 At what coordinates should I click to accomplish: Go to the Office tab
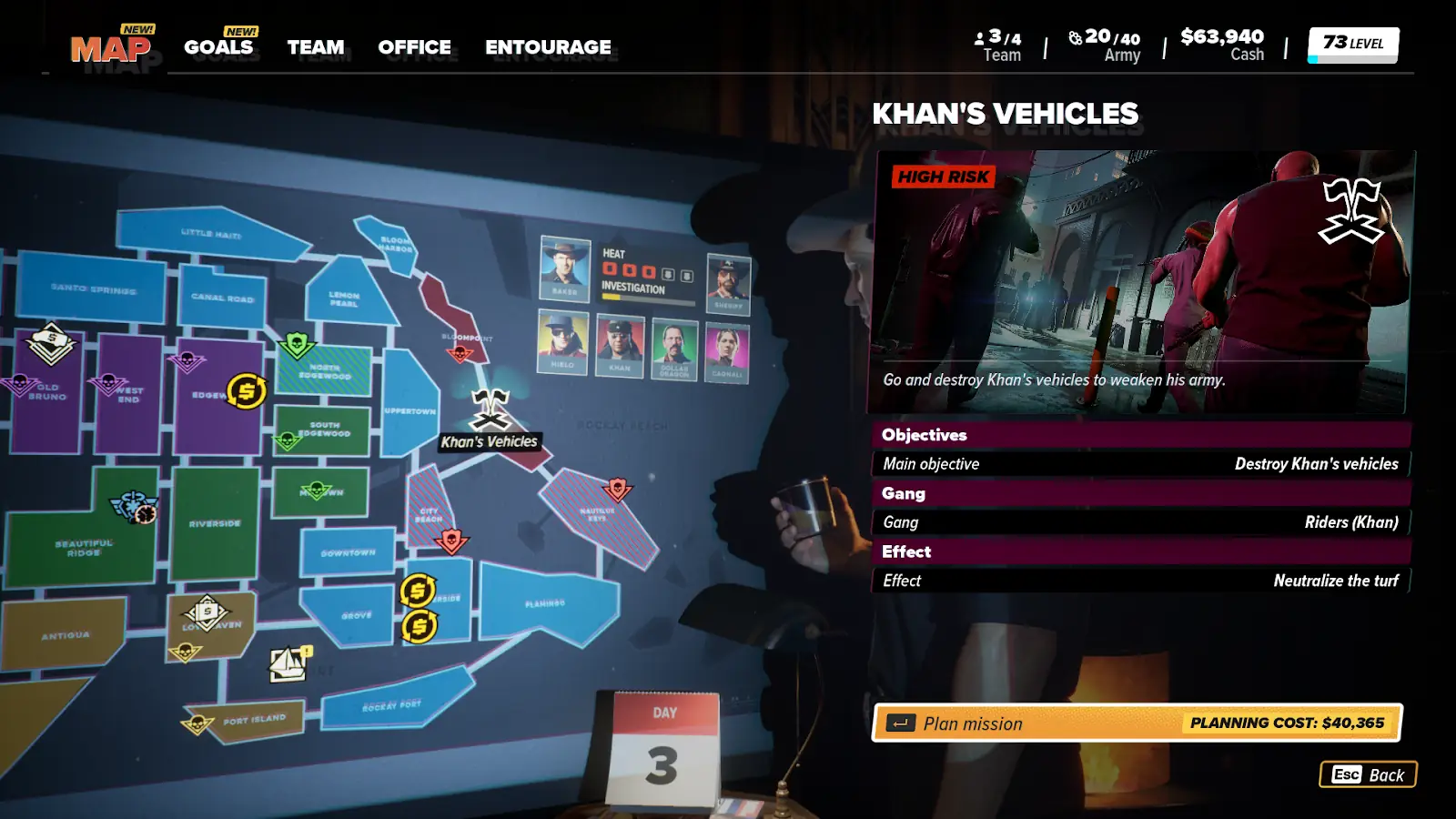414,47
